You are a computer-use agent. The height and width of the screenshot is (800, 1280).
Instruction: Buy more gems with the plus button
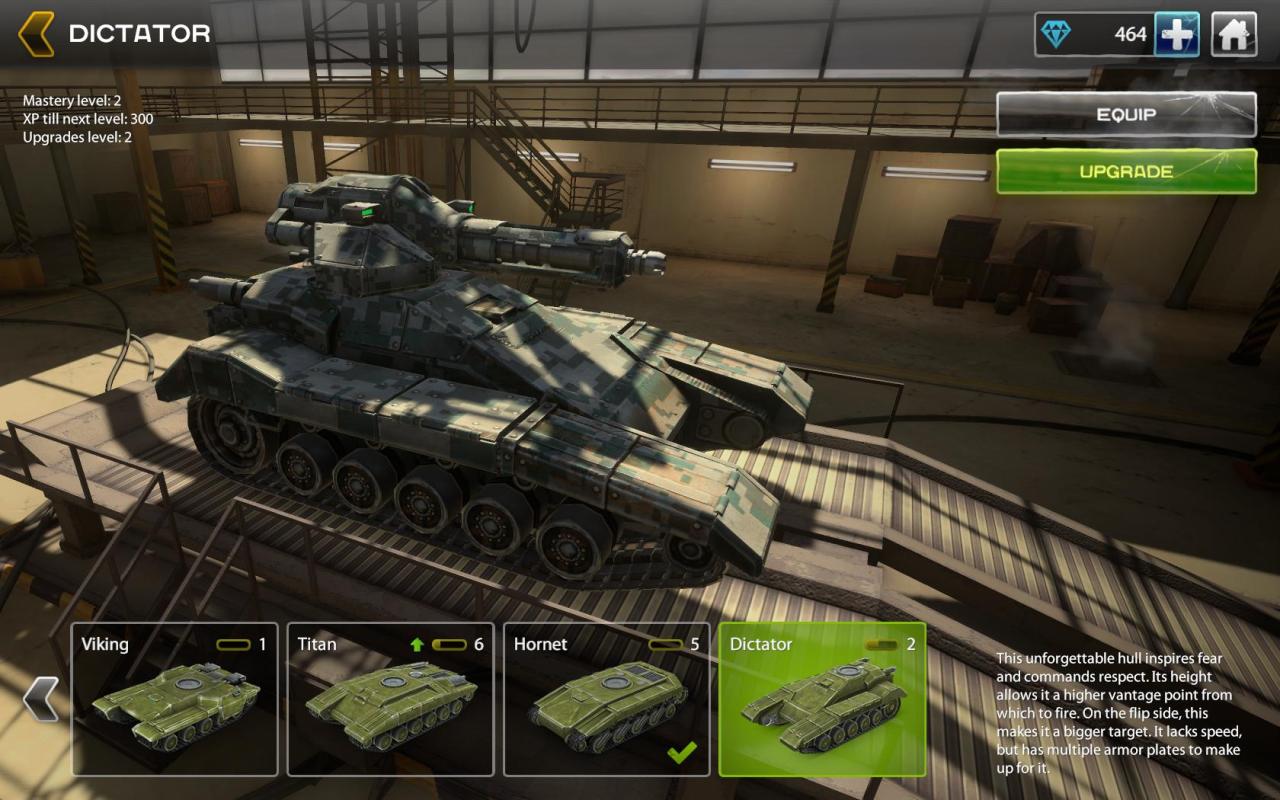coord(1177,35)
